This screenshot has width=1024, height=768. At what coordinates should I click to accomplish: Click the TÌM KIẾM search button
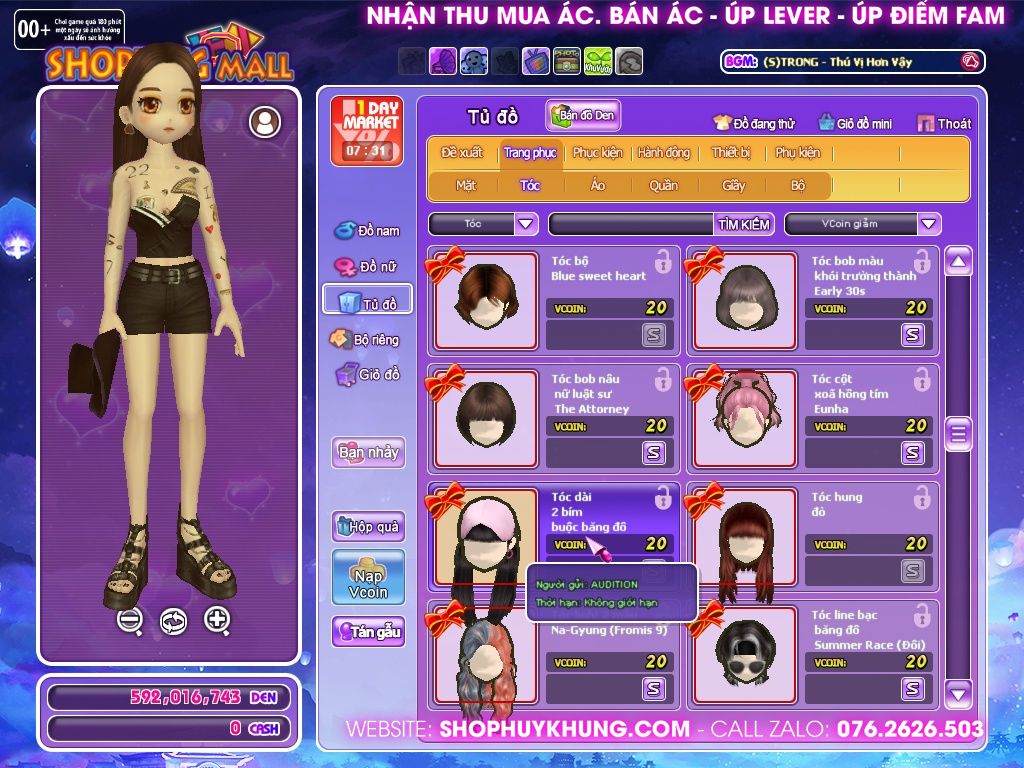coord(744,224)
